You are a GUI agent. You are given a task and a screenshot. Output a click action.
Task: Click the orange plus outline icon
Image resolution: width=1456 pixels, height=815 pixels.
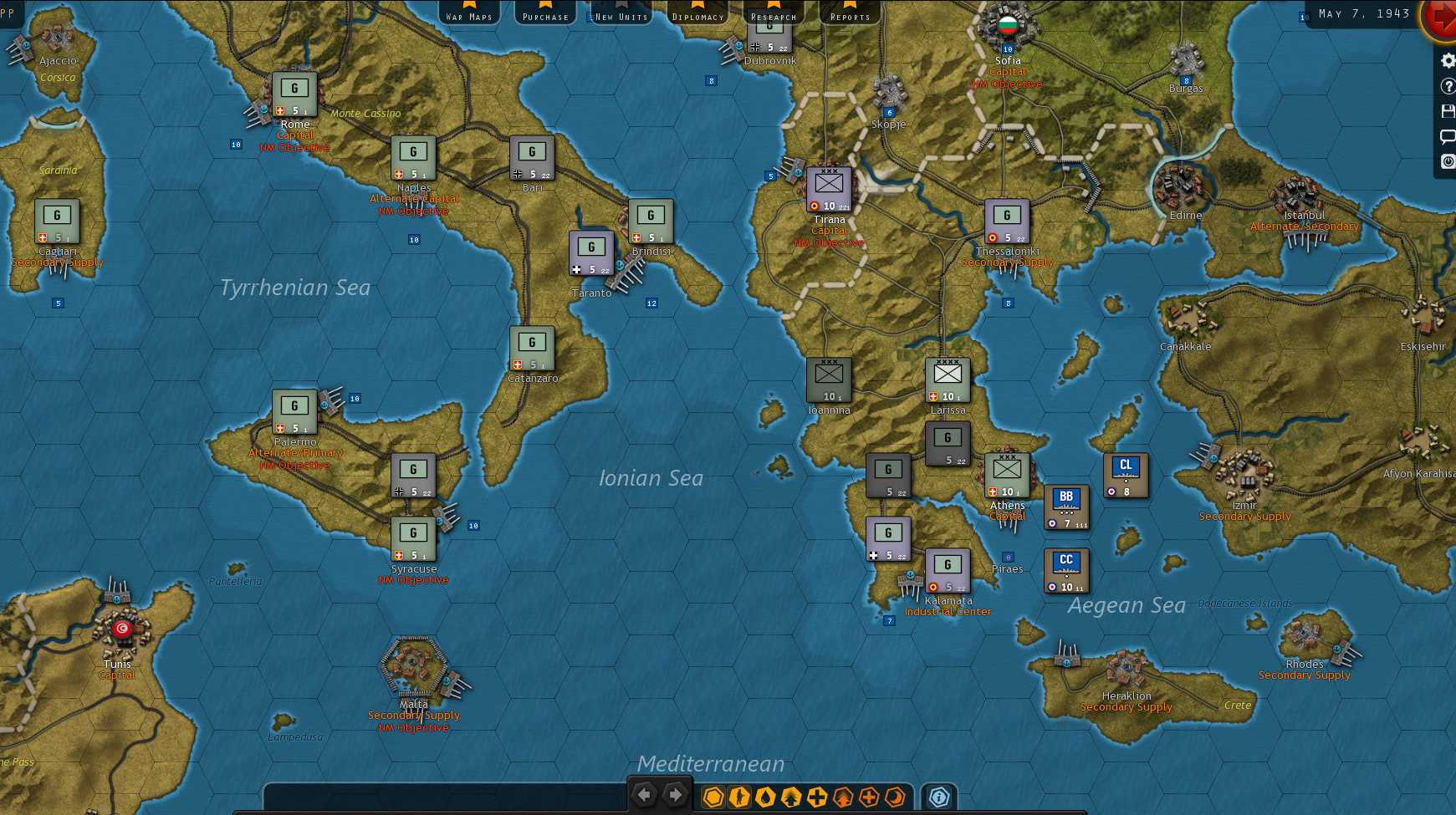tap(869, 797)
